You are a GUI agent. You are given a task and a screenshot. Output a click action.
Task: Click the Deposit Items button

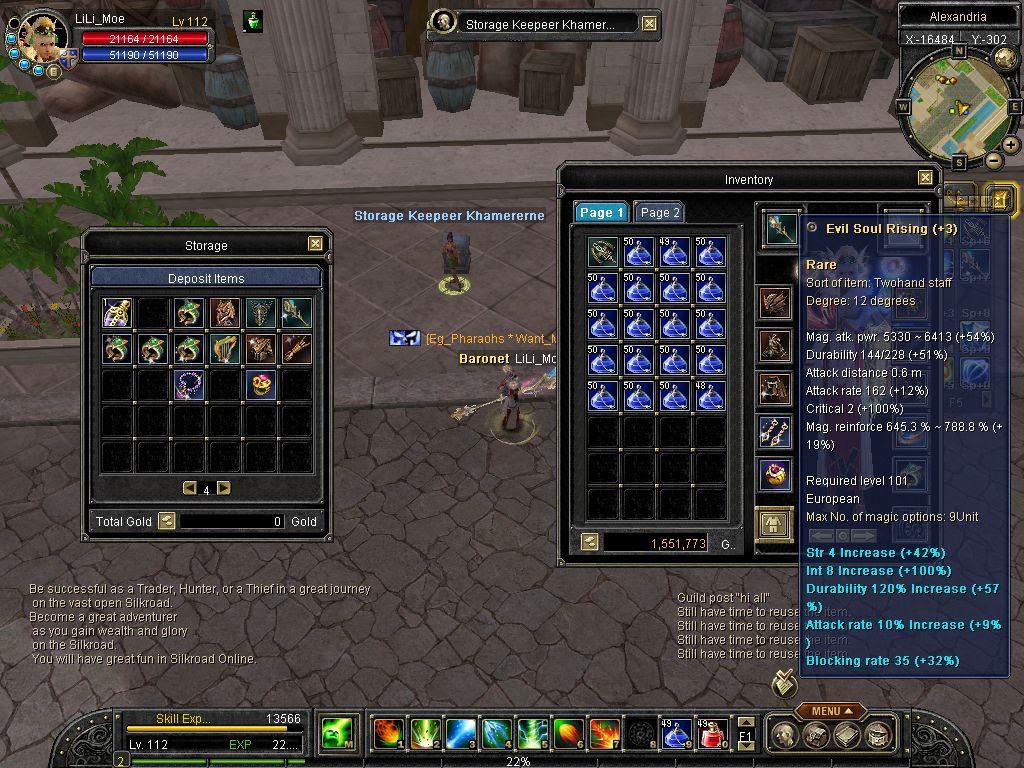(205, 278)
